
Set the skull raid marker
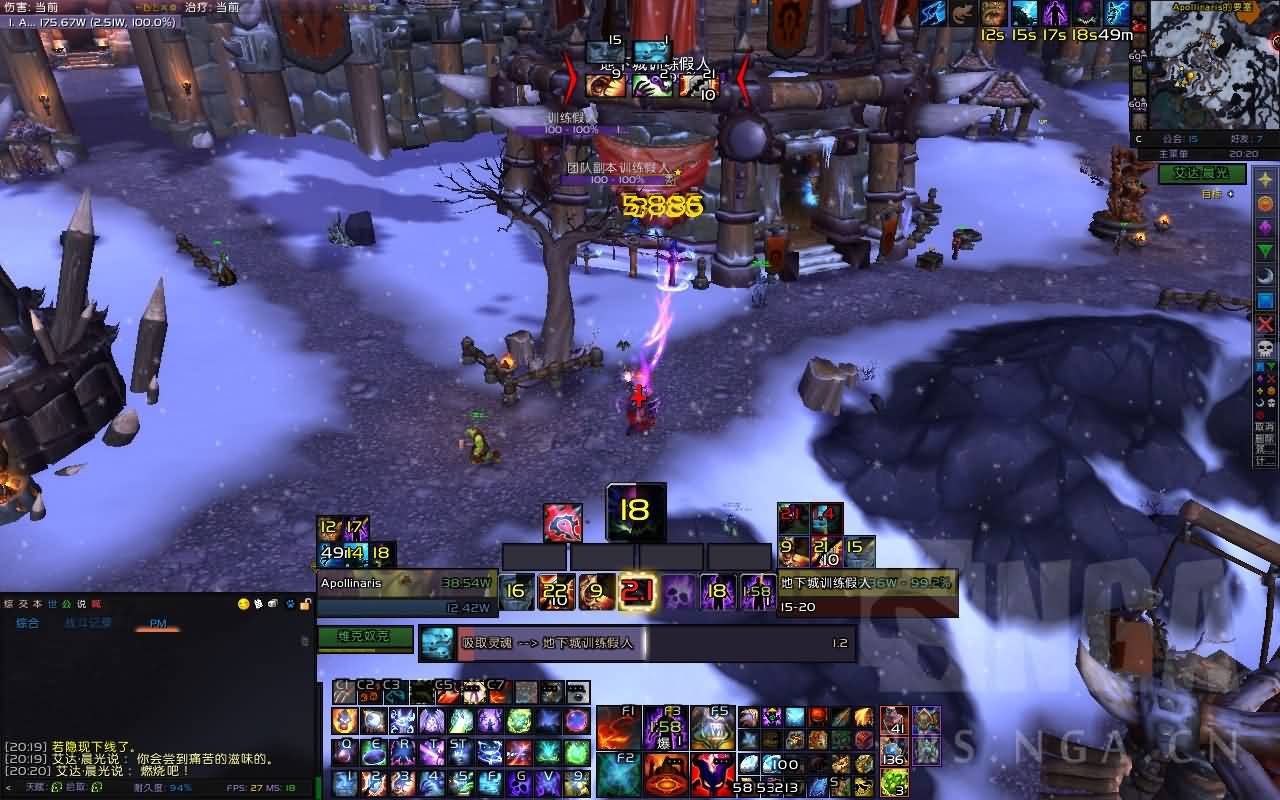coord(1265,347)
